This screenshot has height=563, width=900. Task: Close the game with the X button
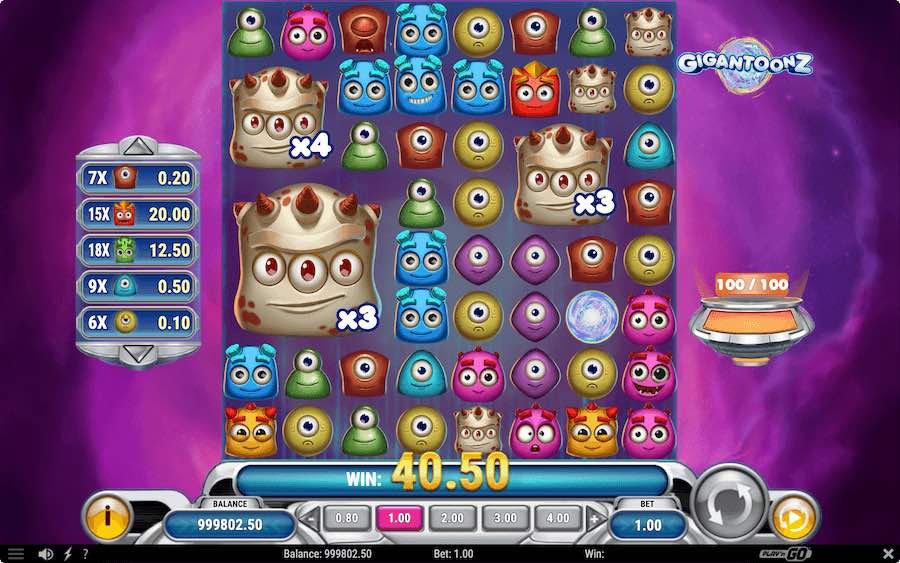coord(888,553)
